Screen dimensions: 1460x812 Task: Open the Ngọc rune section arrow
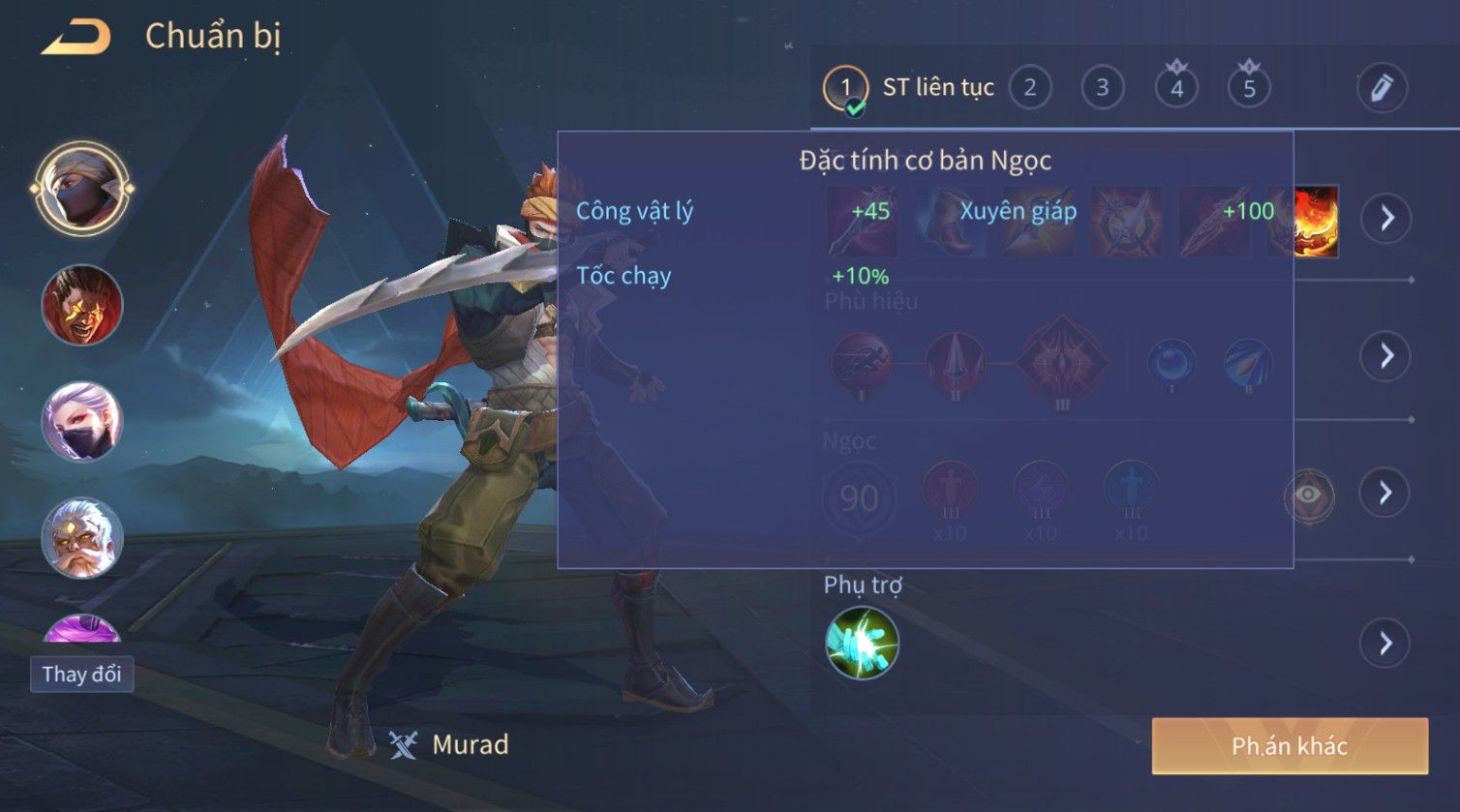[1386, 494]
